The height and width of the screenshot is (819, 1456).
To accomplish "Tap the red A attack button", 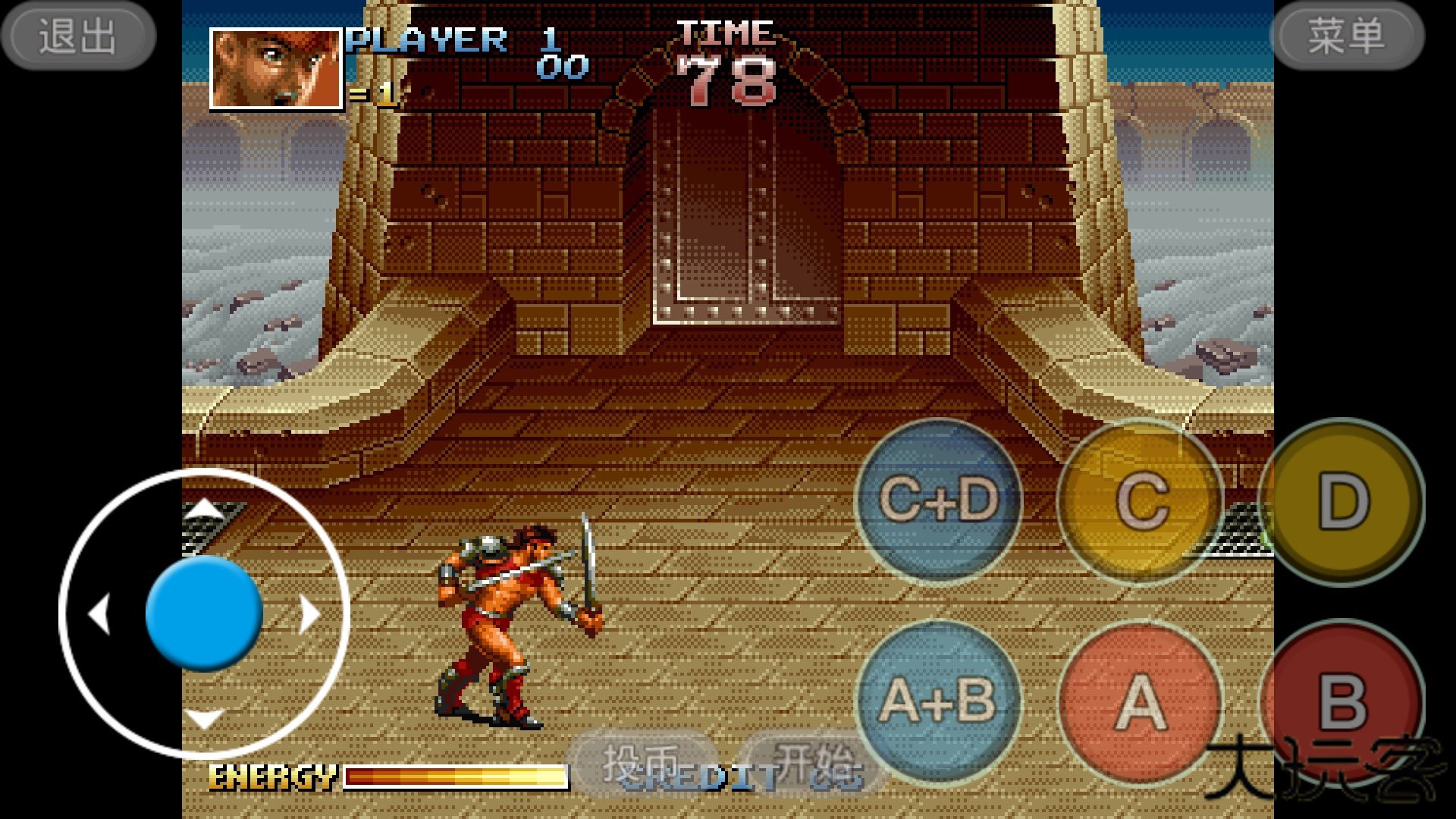I will coord(1141,701).
